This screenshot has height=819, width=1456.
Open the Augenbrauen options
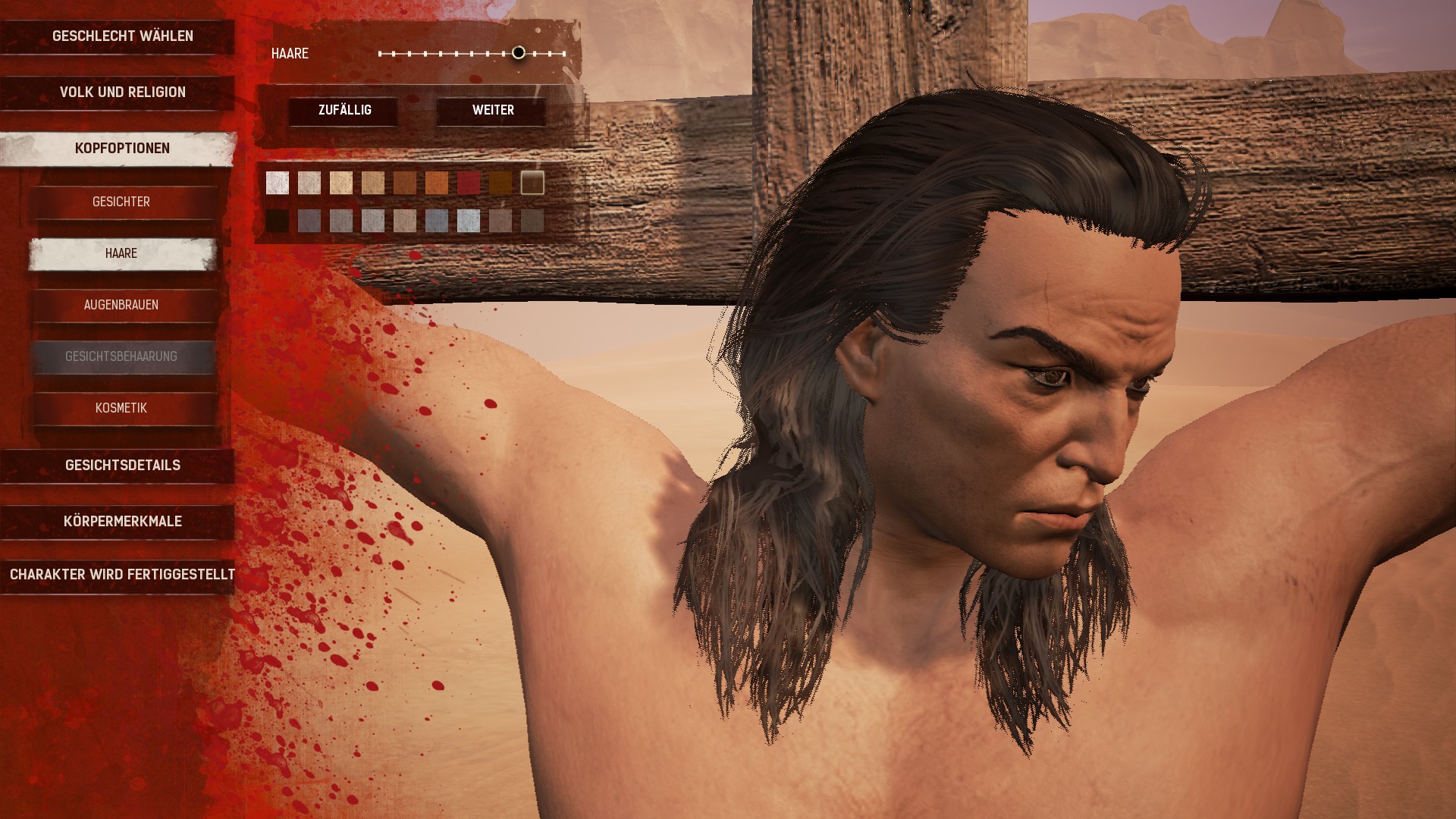click(121, 305)
